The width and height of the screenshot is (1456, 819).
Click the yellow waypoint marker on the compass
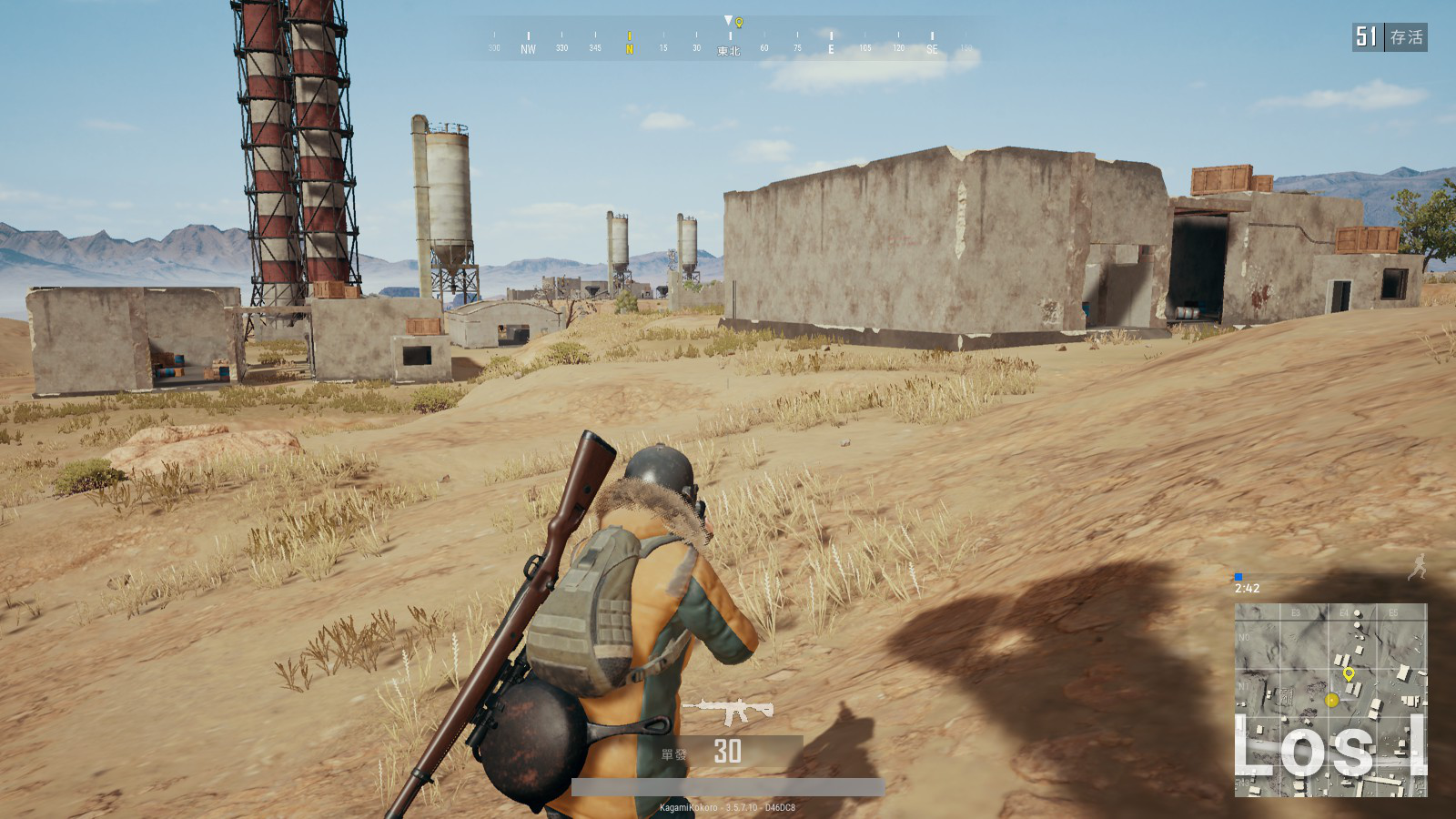point(739,23)
